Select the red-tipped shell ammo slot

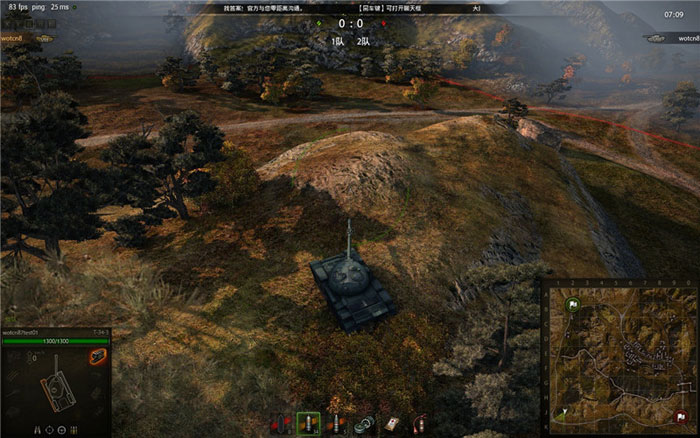[282, 425]
